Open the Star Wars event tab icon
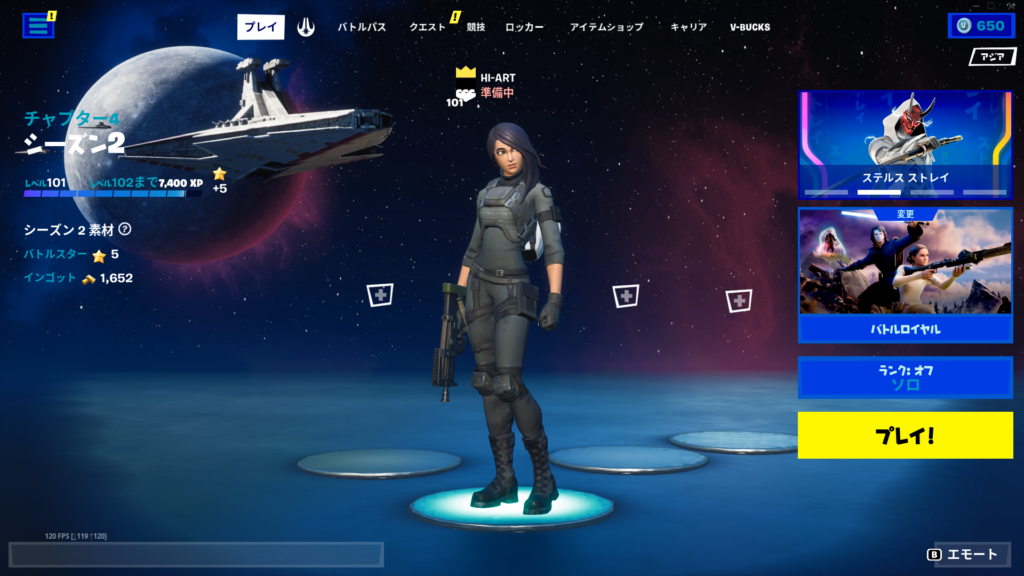 (x=306, y=27)
